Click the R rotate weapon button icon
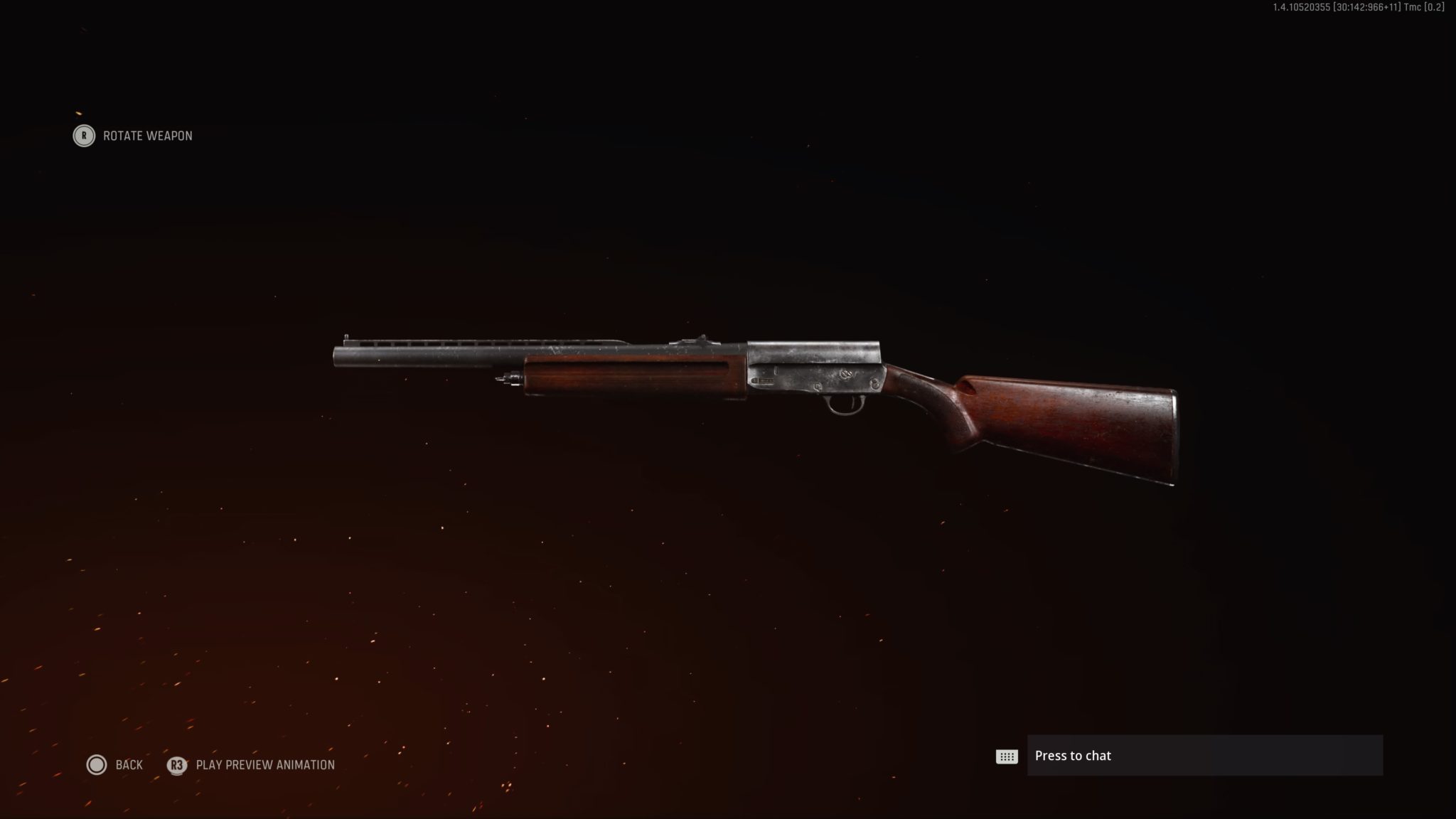Viewport: 1456px width, 819px height. (x=83, y=136)
